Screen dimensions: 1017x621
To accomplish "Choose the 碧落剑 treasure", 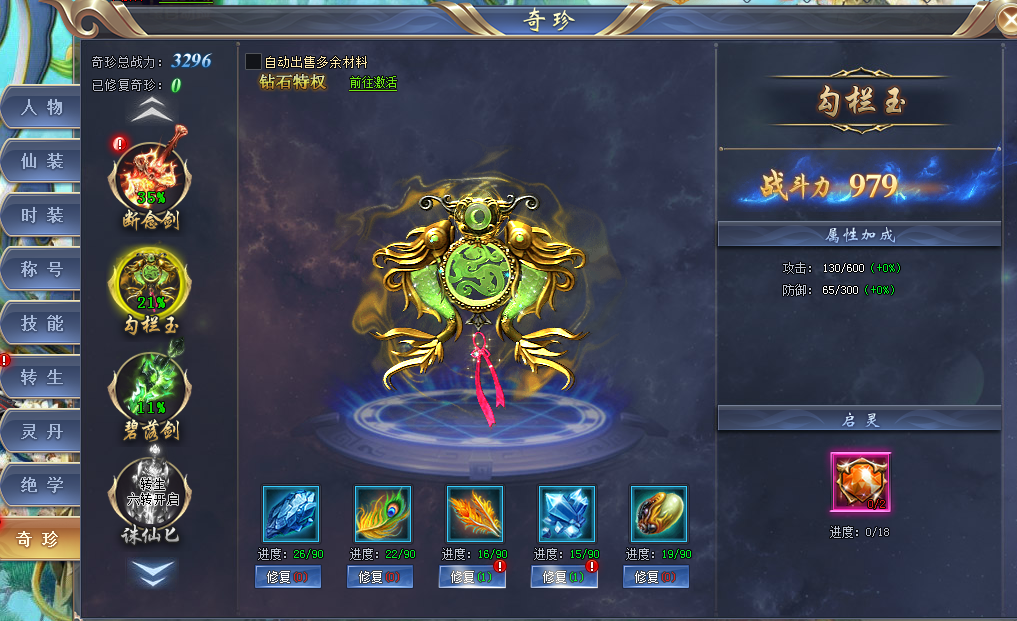I will [x=150, y=390].
